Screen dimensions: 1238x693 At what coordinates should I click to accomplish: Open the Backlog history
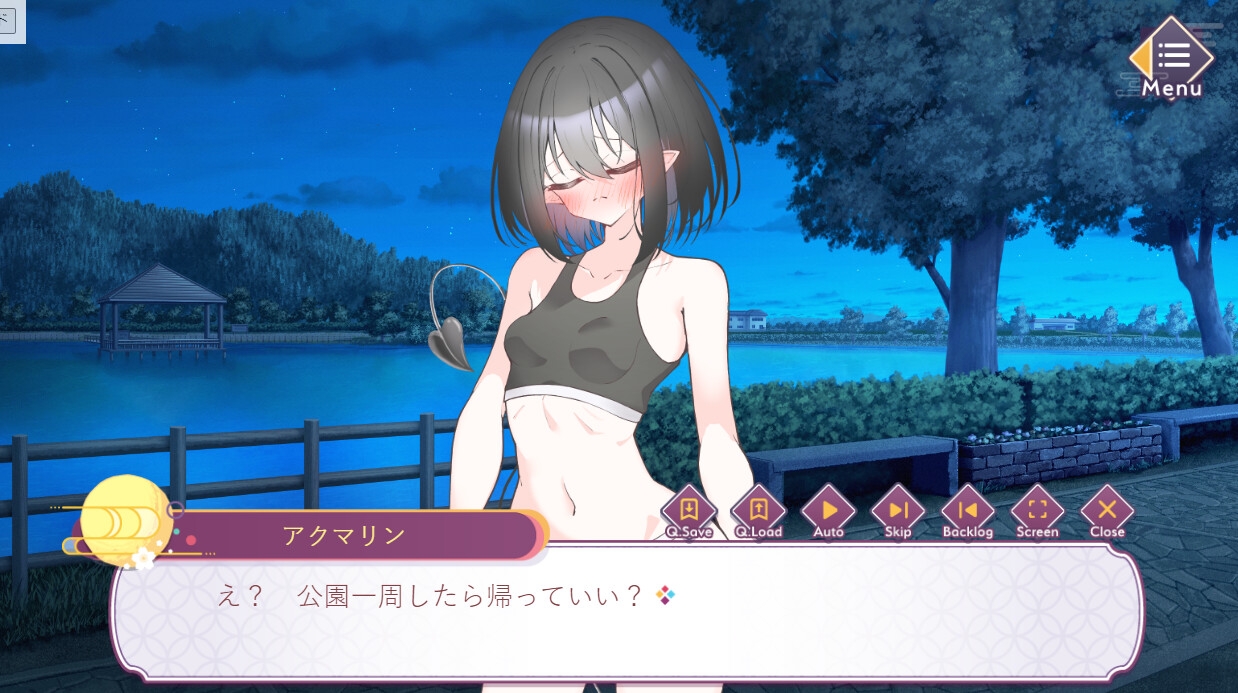click(968, 510)
